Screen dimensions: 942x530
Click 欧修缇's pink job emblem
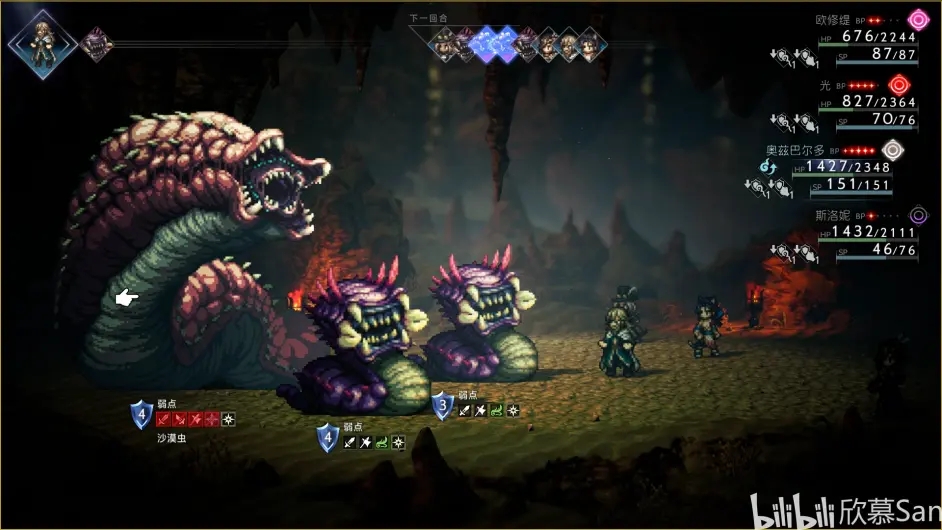[x=918, y=20]
